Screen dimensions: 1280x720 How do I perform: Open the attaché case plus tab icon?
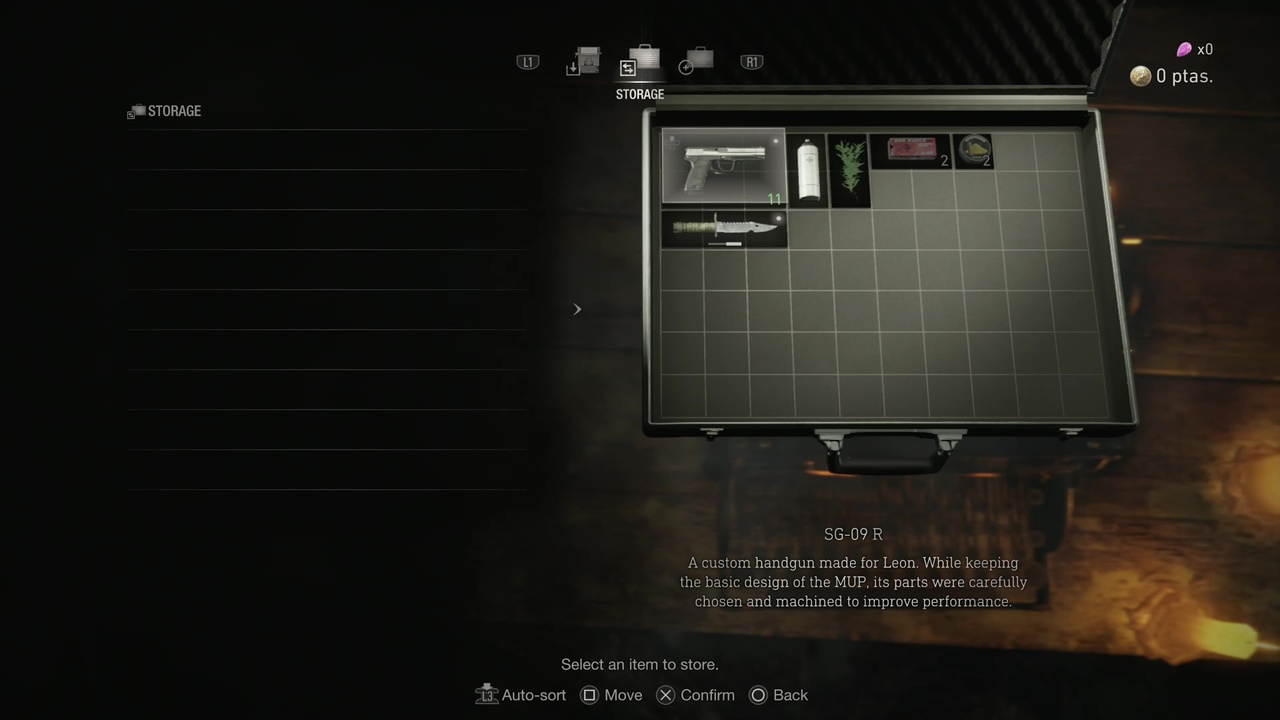(699, 62)
